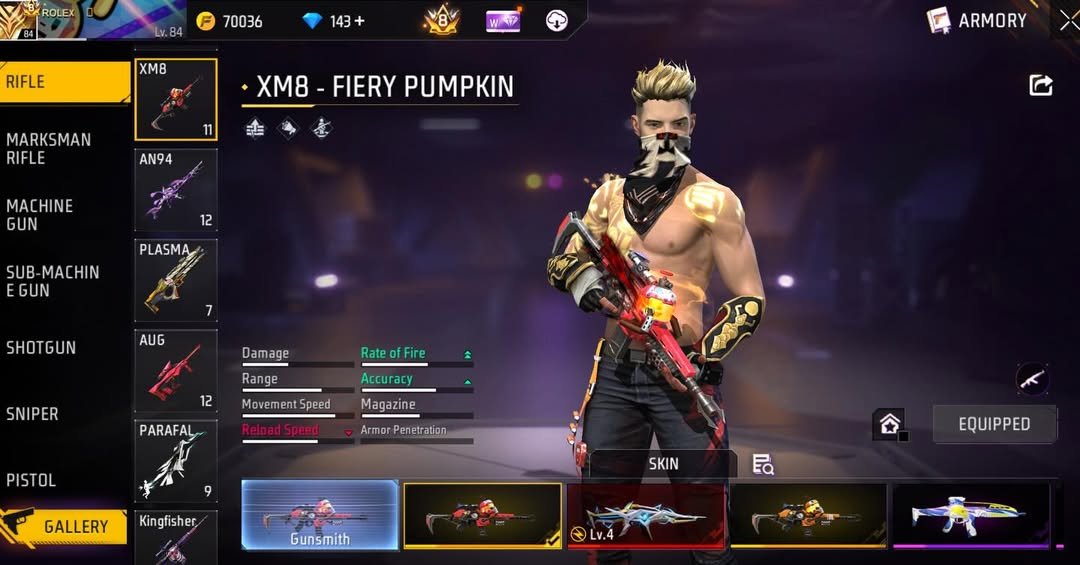The height and width of the screenshot is (565, 1080).
Task: Close the Armory screen
Action: pyautogui.click(x=1068, y=21)
